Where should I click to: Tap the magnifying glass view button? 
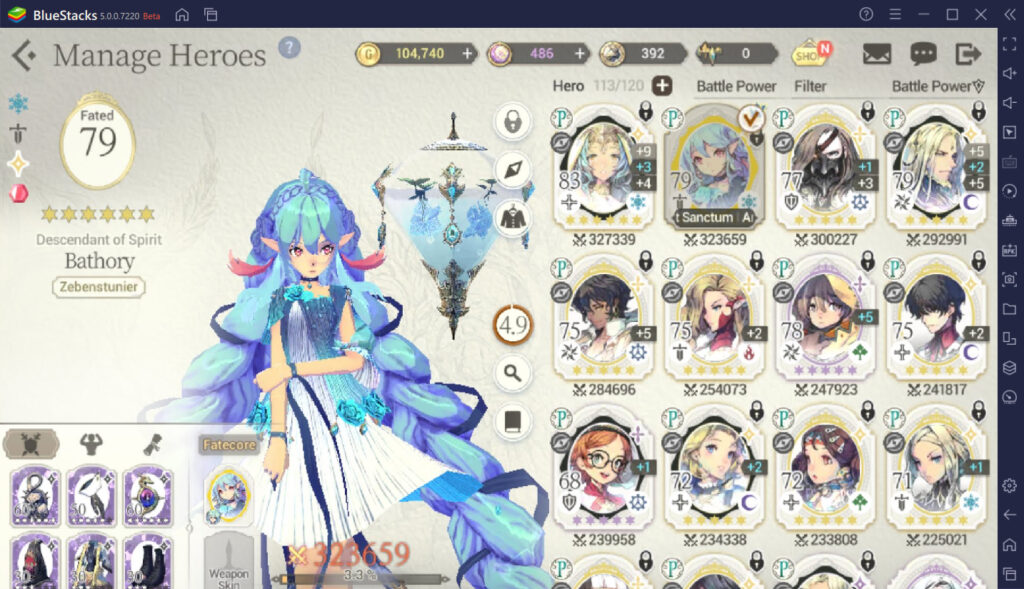[x=513, y=374]
